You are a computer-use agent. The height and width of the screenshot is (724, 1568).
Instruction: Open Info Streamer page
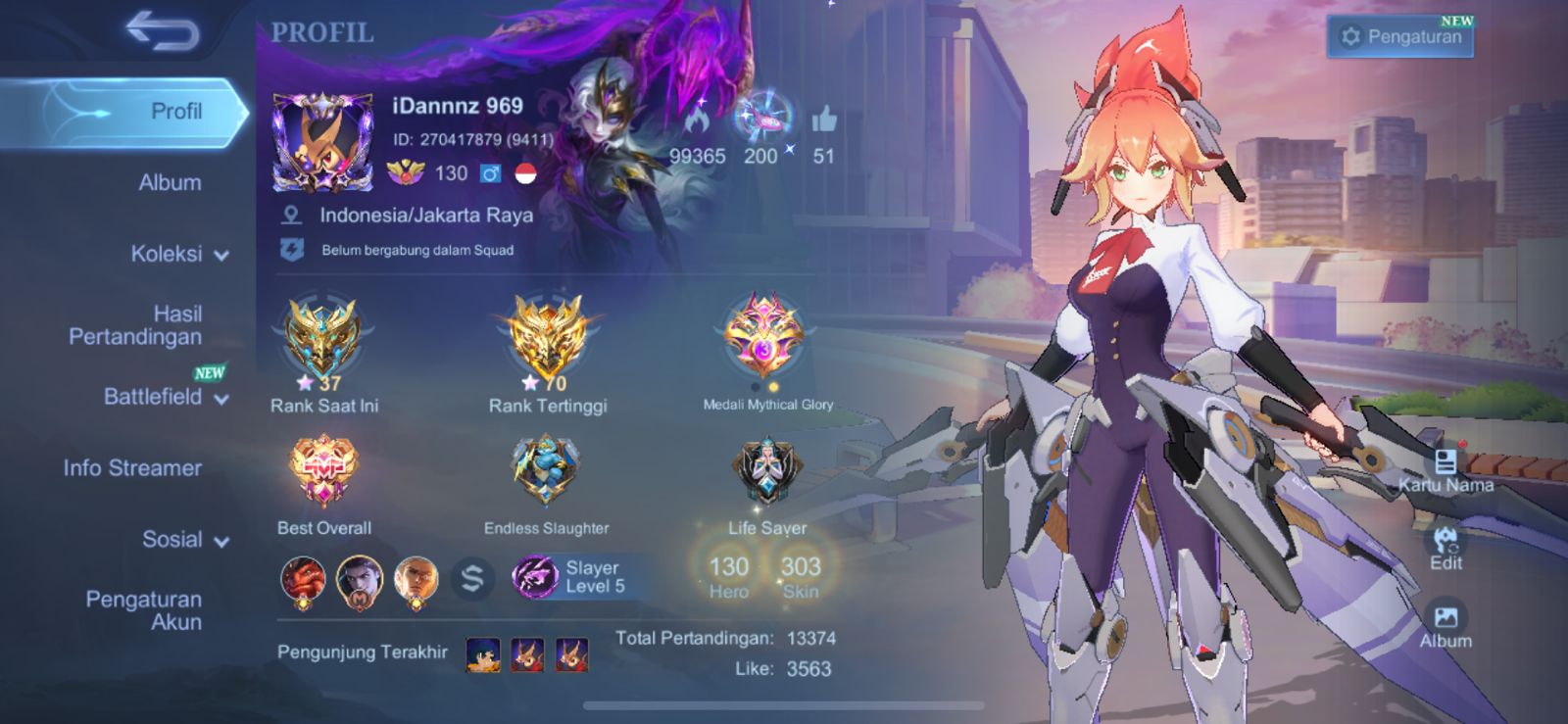coord(132,468)
